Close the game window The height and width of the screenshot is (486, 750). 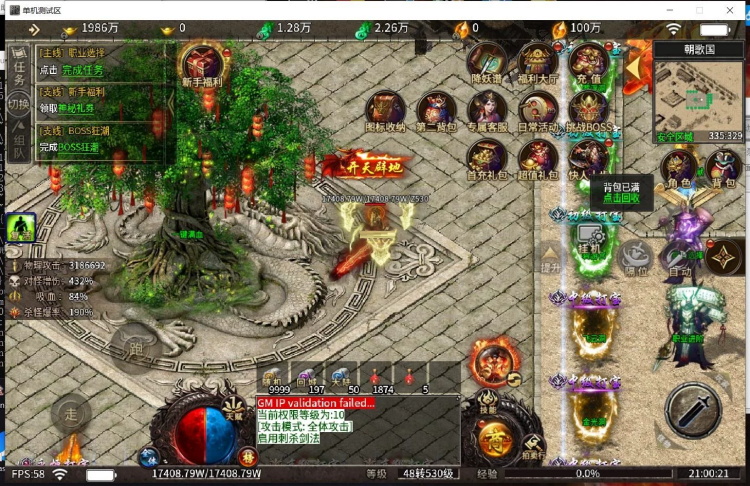(731, 9)
